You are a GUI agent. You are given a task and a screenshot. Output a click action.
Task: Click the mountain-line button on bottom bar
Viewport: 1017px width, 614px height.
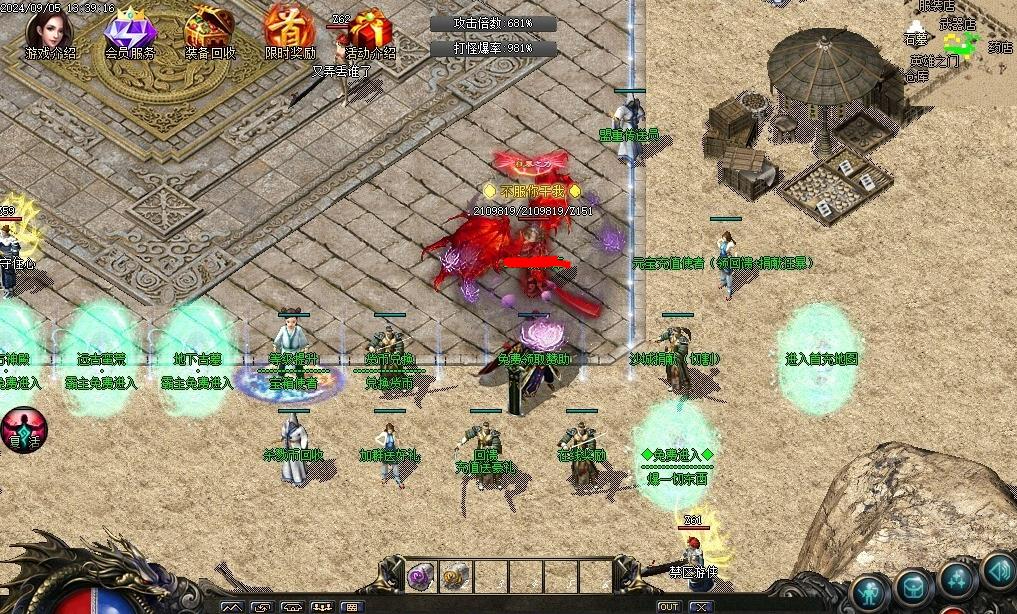click(232, 607)
